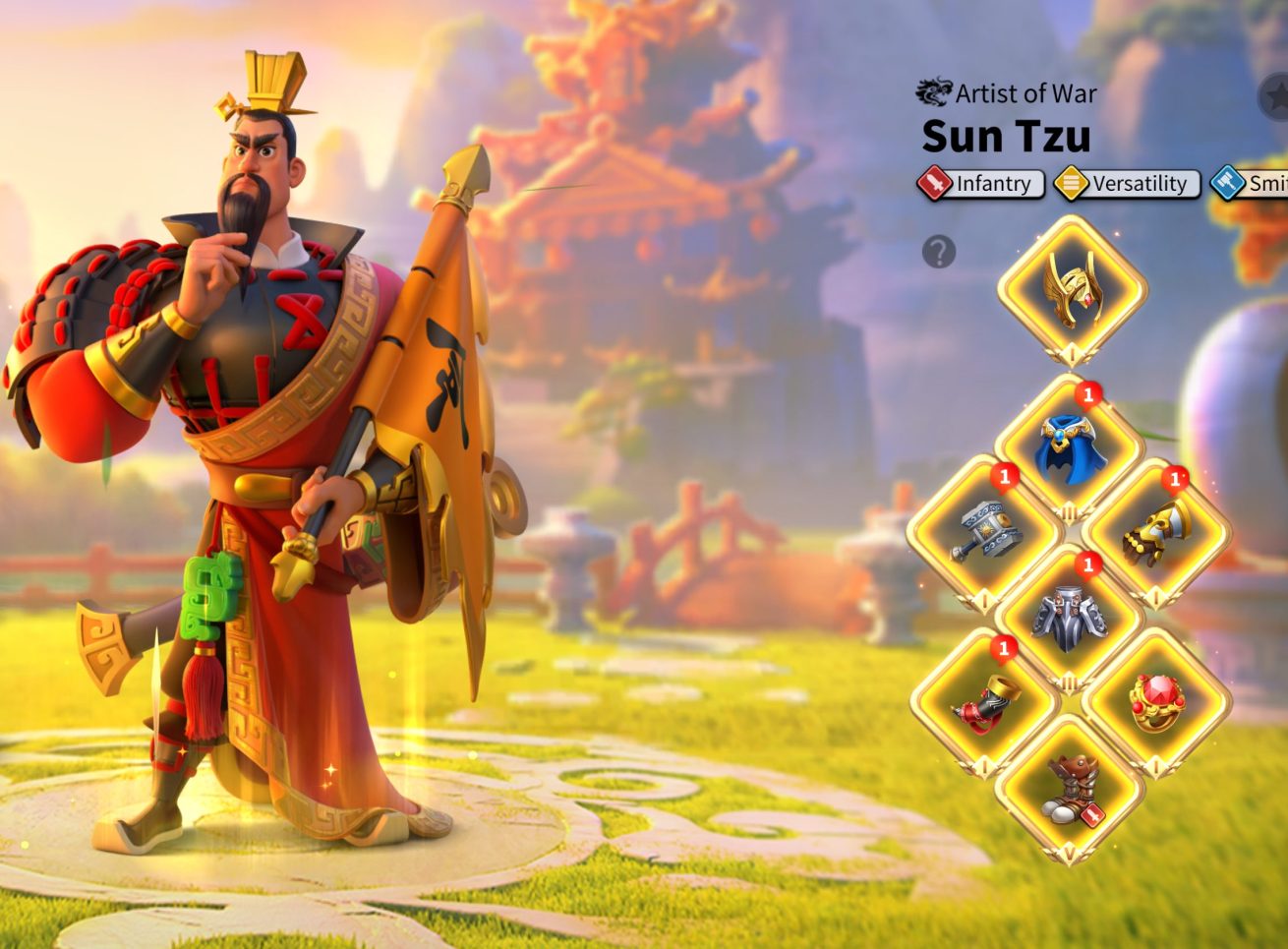Select the golden helmet equipment slot
The height and width of the screenshot is (949, 1288).
pyautogui.click(x=1071, y=289)
